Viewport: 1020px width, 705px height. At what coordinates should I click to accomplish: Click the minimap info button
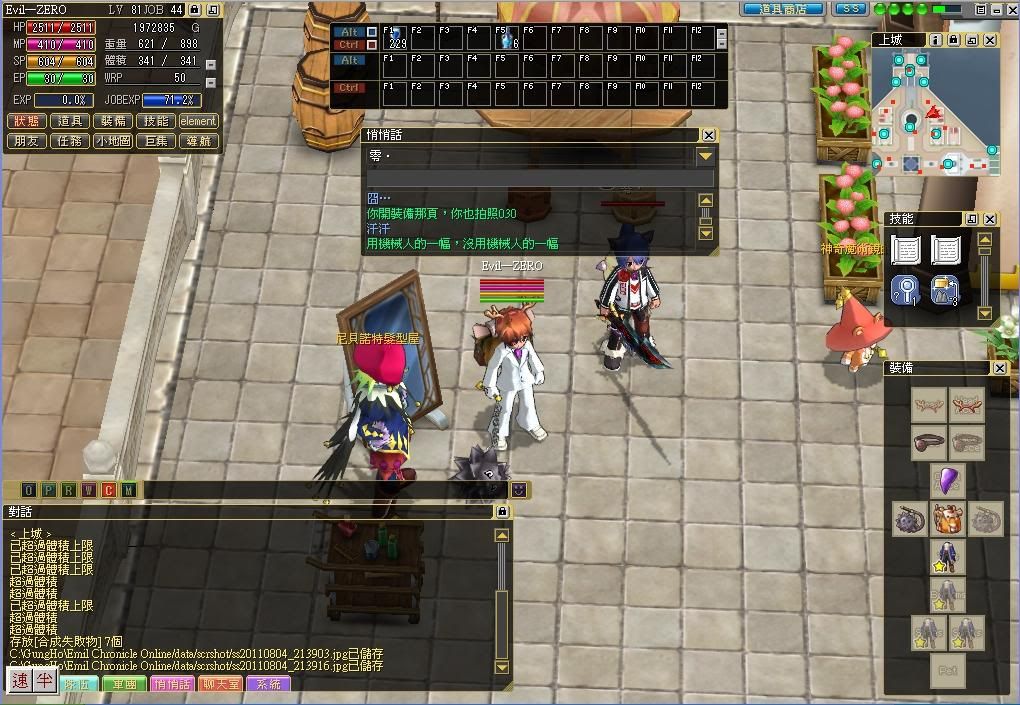(x=935, y=40)
